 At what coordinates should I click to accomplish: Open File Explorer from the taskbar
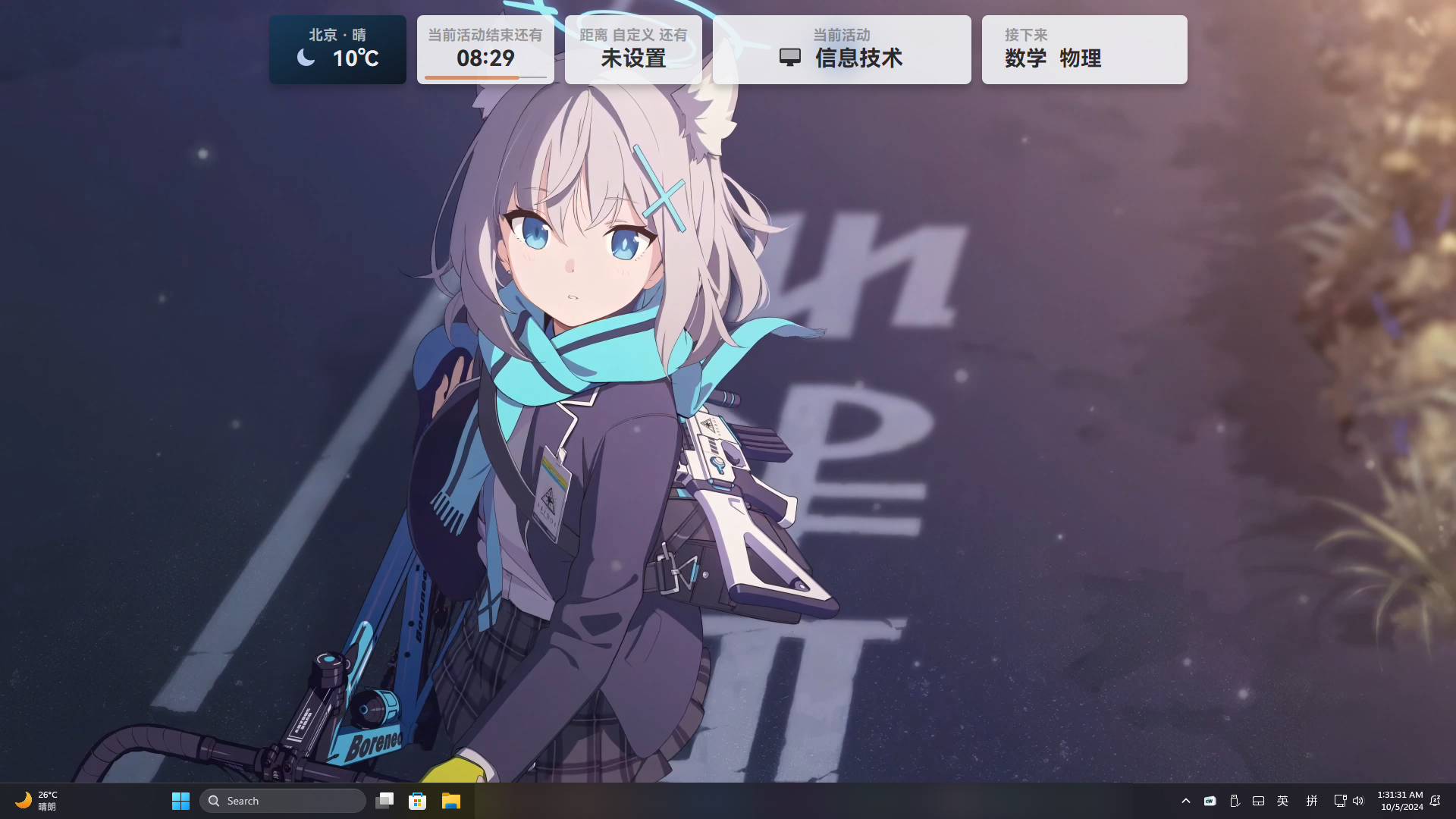coord(450,800)
